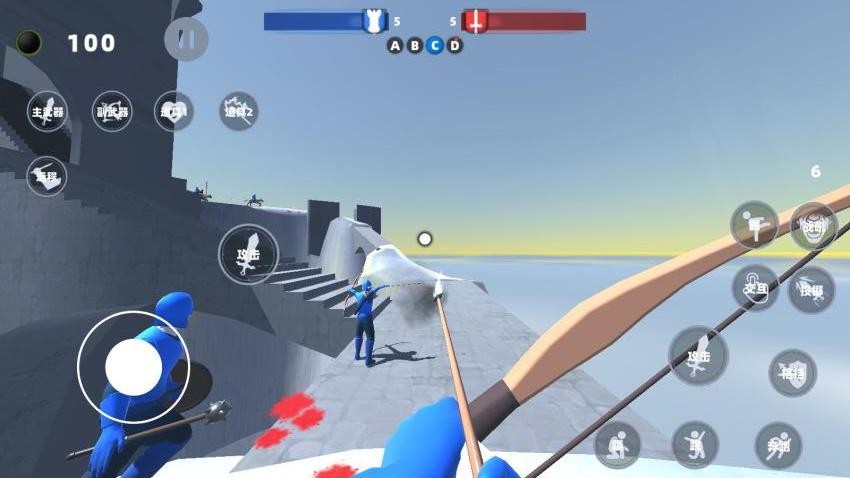Use the heart item slot (道具1)
Viewport: 850px width, 478px height.
[174, 112]
